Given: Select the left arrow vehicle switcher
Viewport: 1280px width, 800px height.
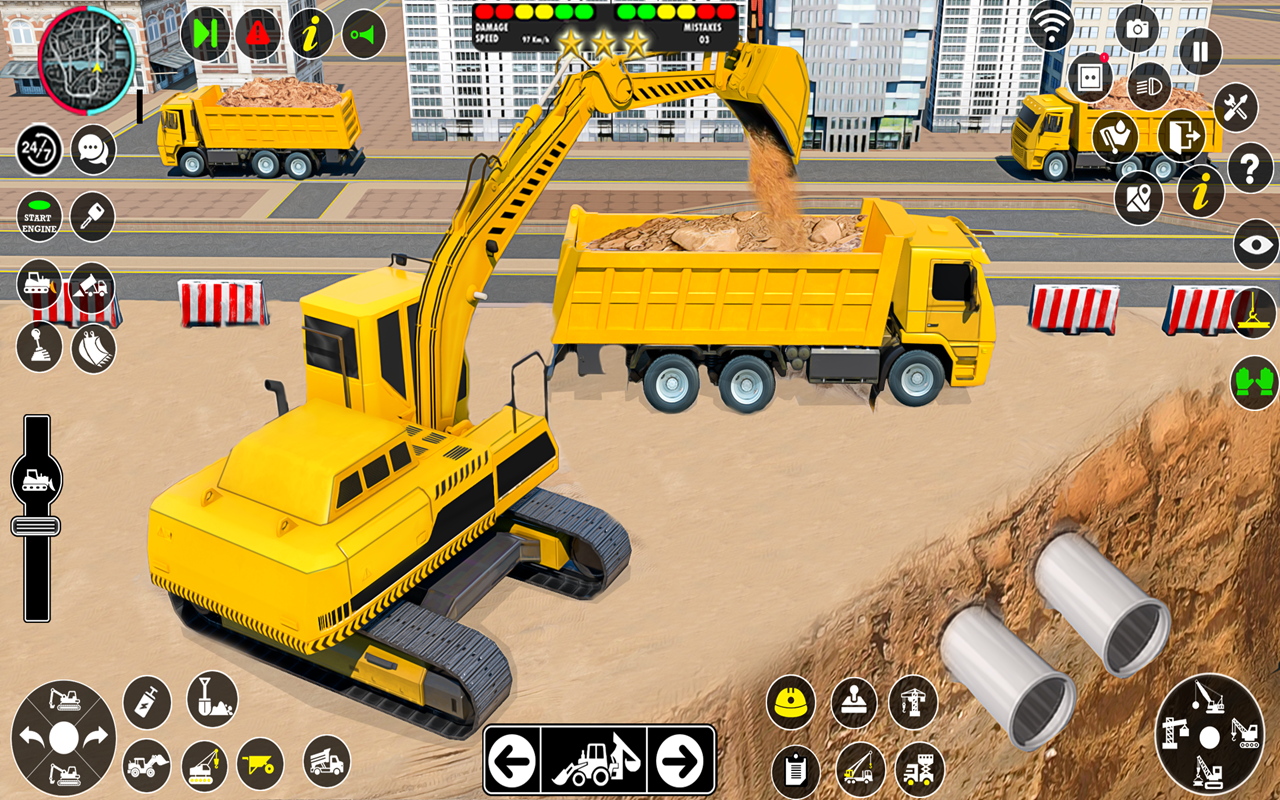Looking at the screenshot, I should [512, 761].
